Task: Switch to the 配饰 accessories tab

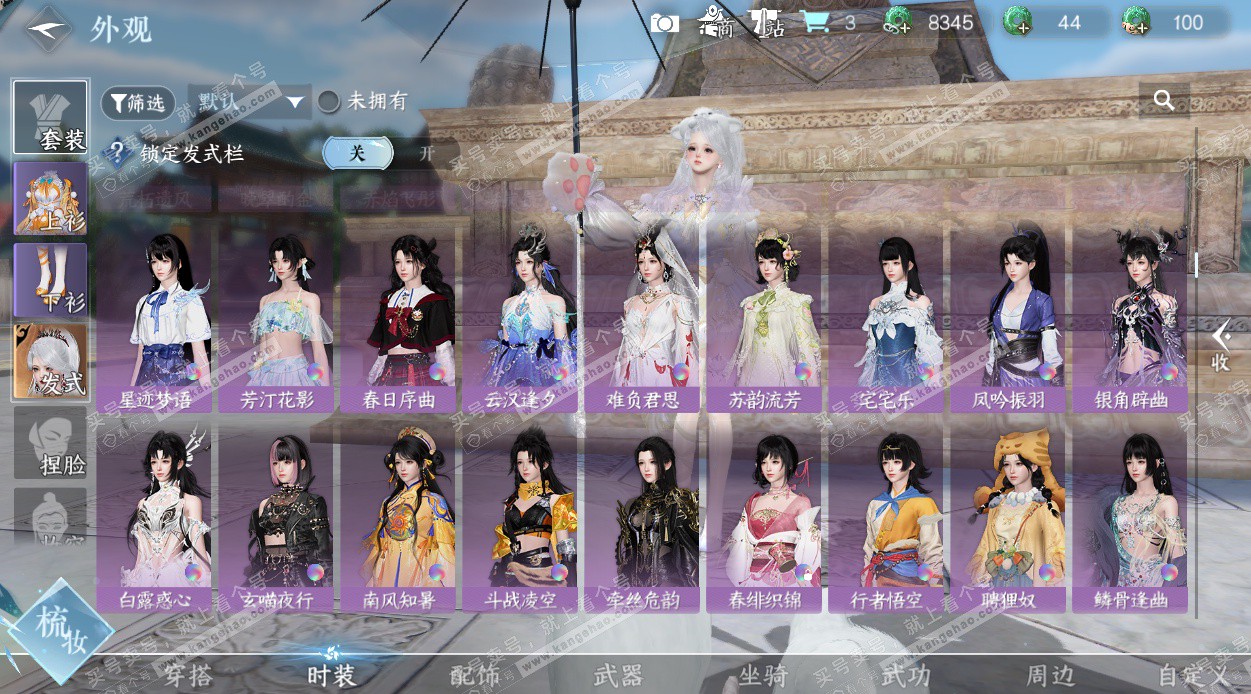Action: (x=474, y=675)
